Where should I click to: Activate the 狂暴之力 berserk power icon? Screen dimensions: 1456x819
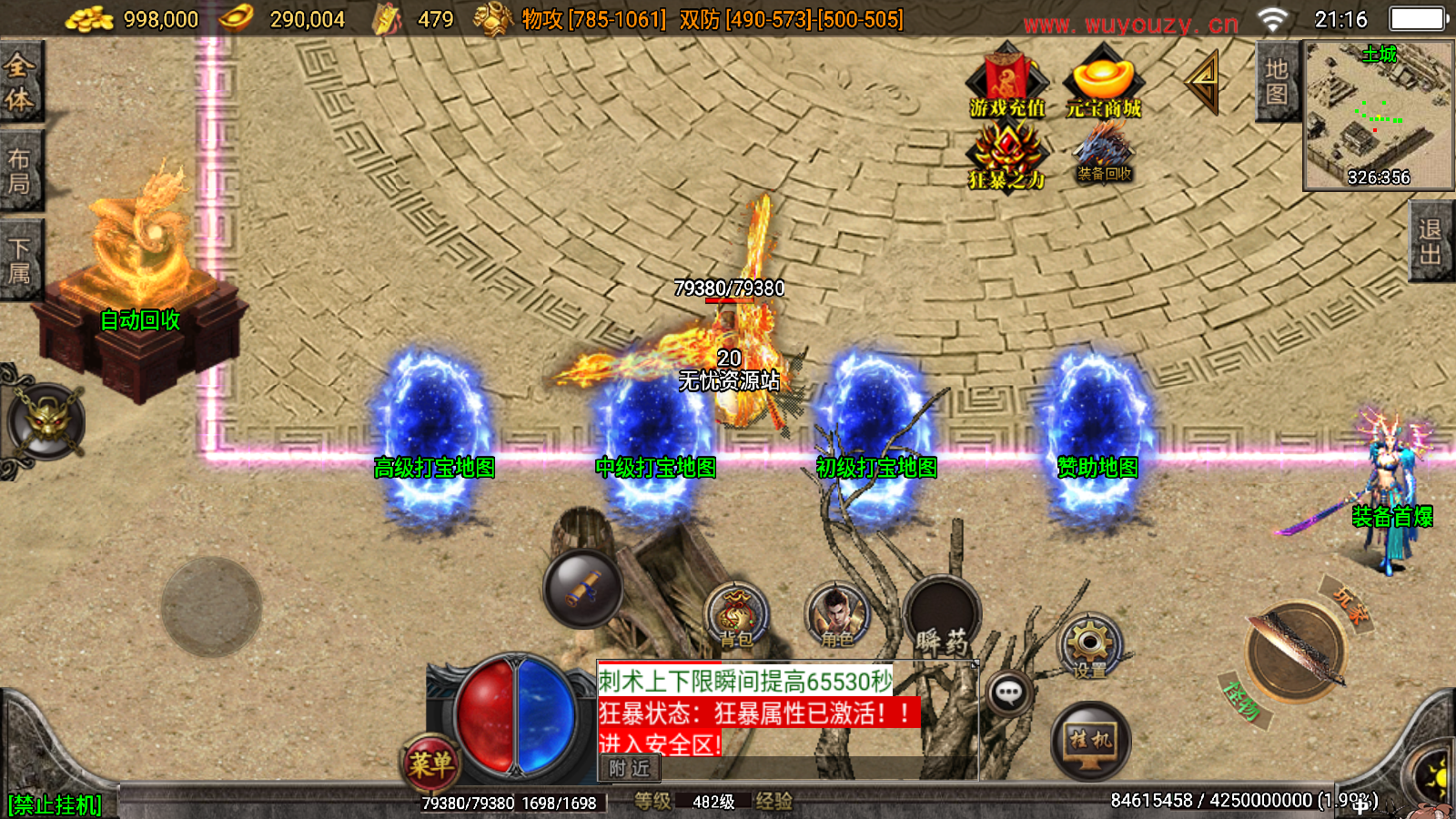1006,155
